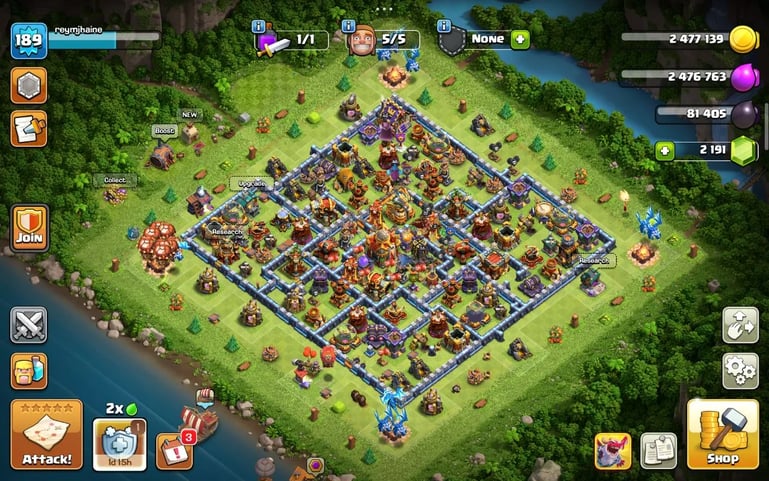Open the notes and clipboard button beside Shop
769x481 pixels.
point(658,450)
